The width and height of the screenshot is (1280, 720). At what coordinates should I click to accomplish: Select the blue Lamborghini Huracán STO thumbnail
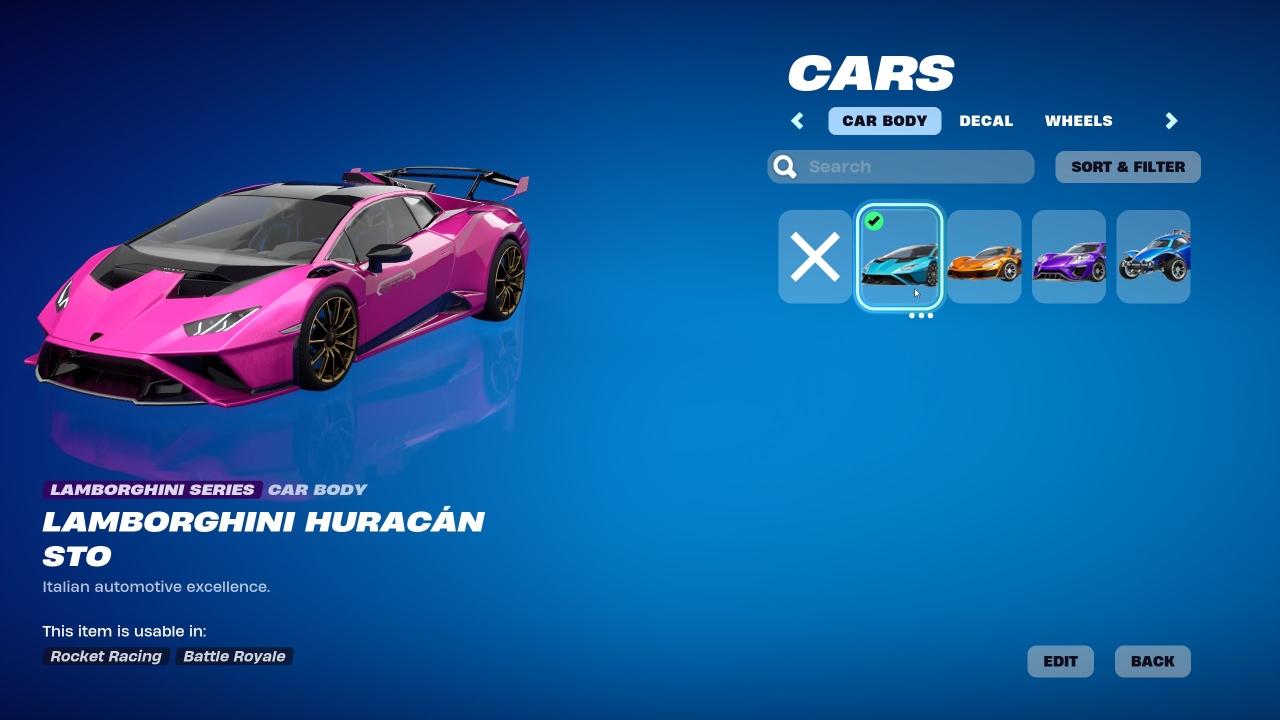tap(899, 257)
